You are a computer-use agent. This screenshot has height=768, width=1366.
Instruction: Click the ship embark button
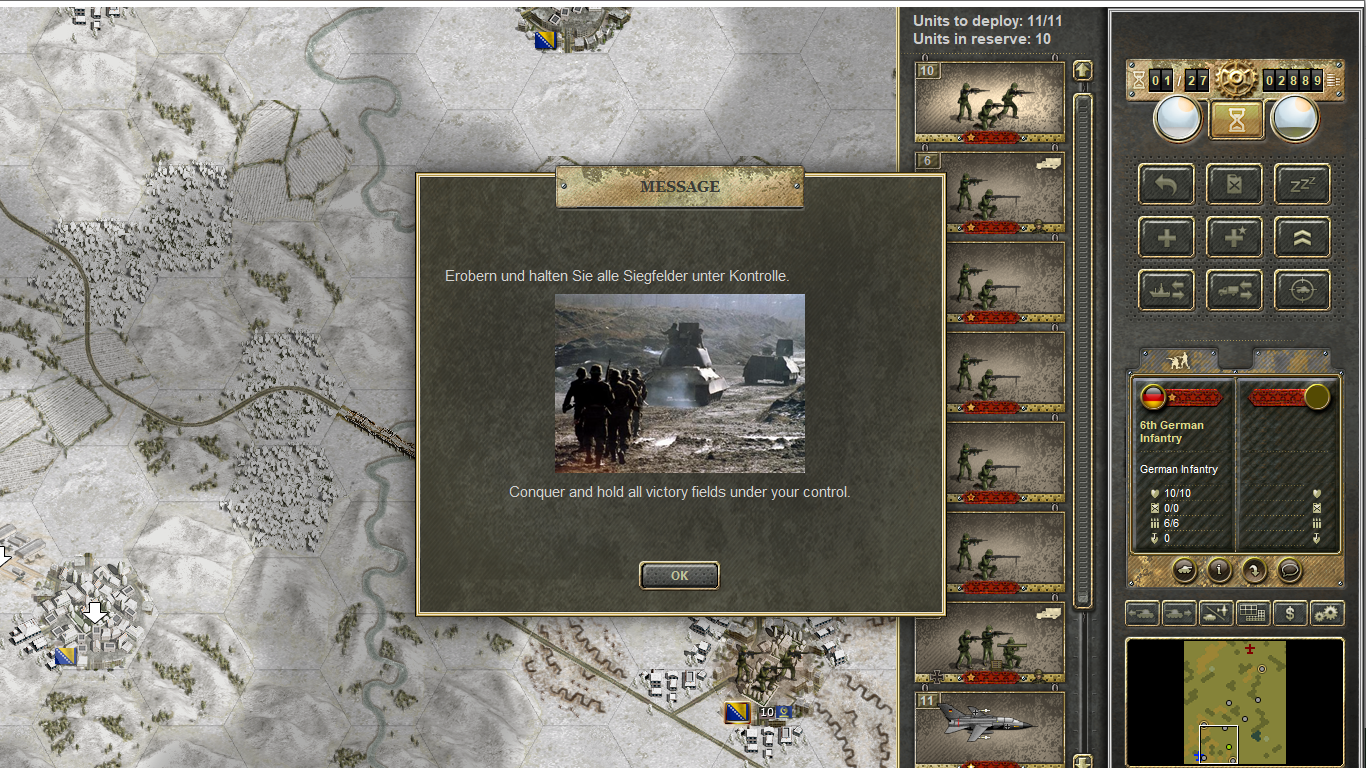1166,291
